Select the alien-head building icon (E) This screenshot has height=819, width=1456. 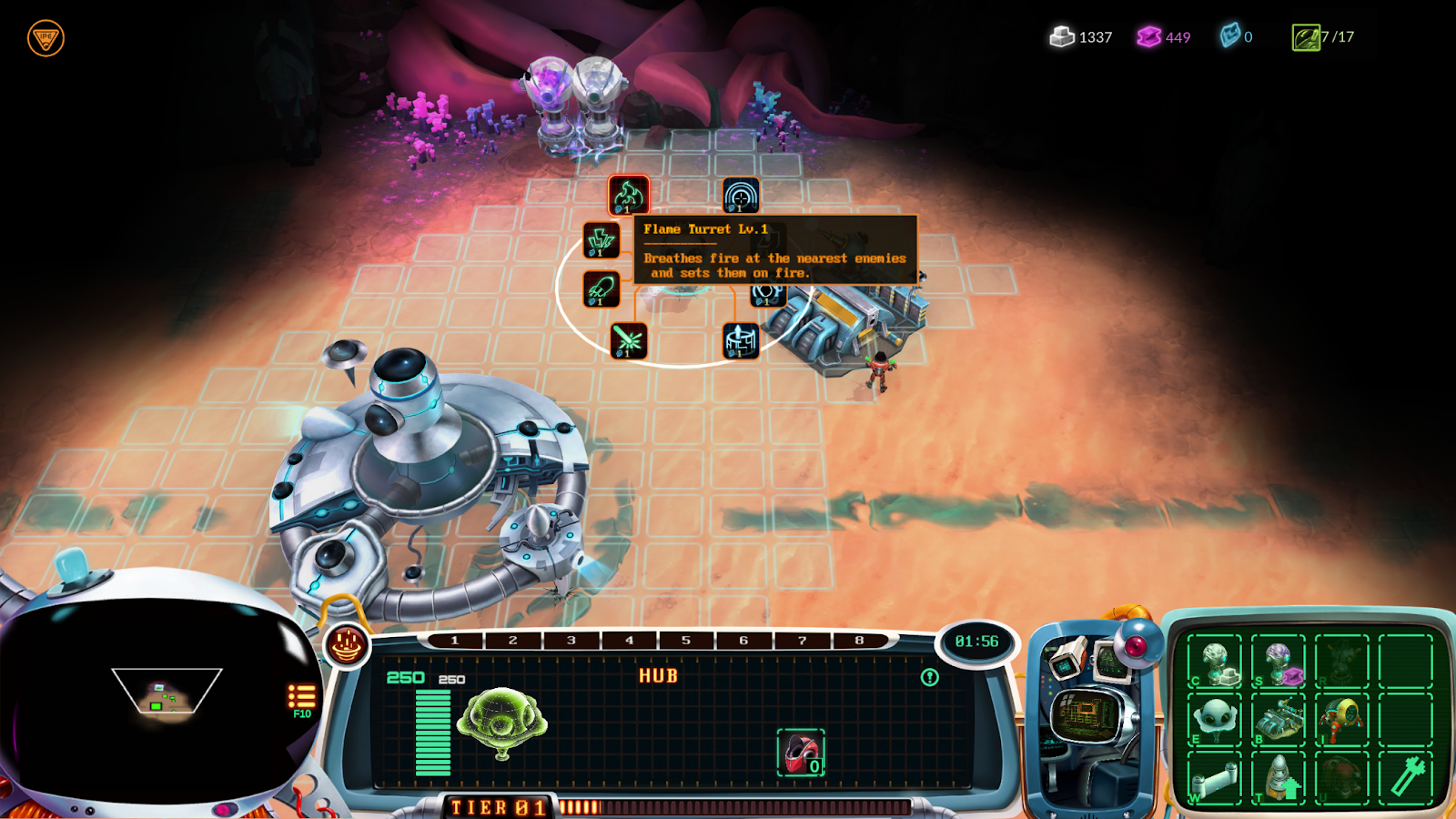coord(1215,720)
